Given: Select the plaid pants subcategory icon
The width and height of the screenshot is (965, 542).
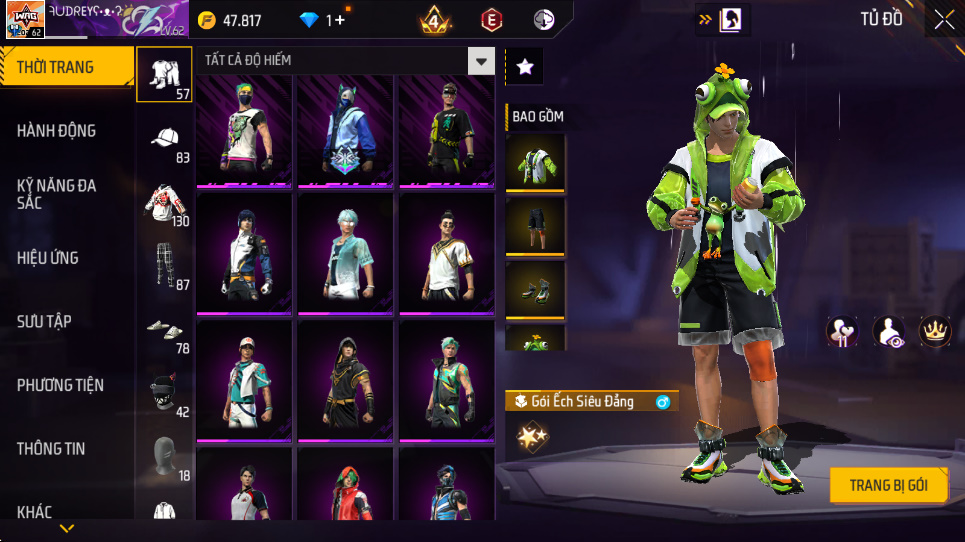Looking at the screenshot, I should [165, 265].
